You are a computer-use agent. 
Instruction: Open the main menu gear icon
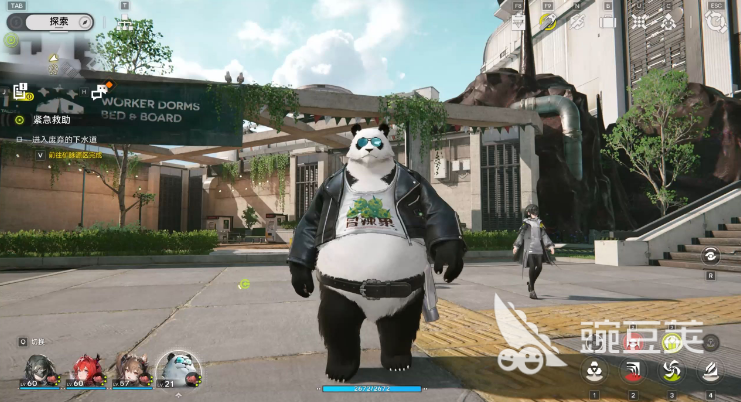pyautogui.click(x=714, y=21)
